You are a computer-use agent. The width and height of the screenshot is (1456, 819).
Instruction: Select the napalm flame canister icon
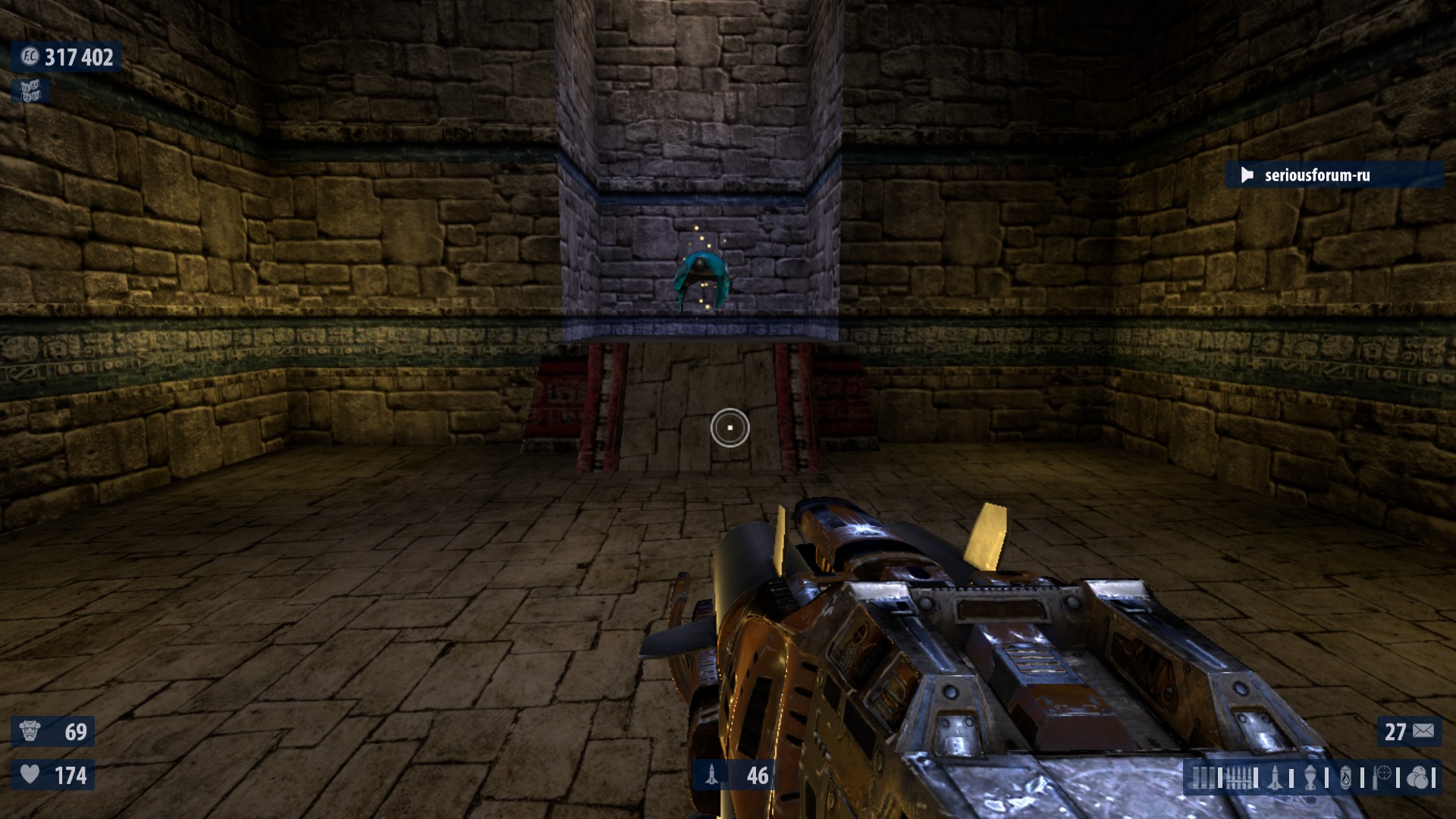1346,777
